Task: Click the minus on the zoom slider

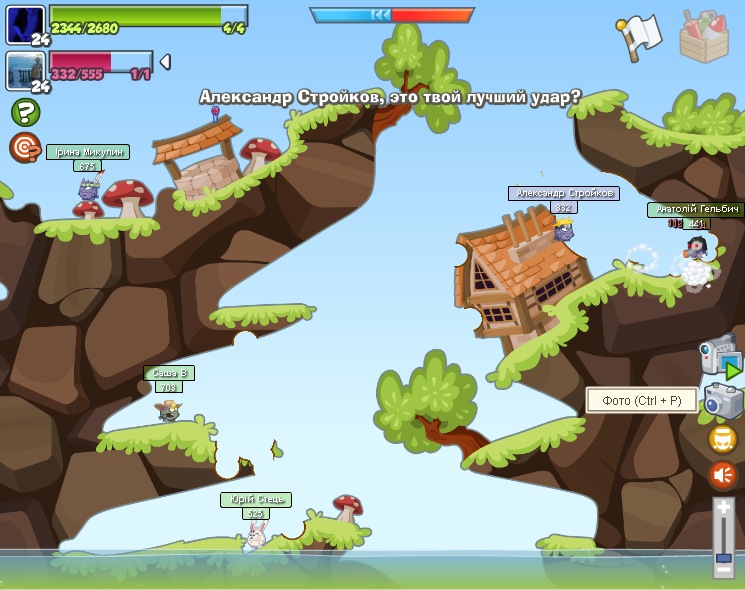Action: coord(724,570)
